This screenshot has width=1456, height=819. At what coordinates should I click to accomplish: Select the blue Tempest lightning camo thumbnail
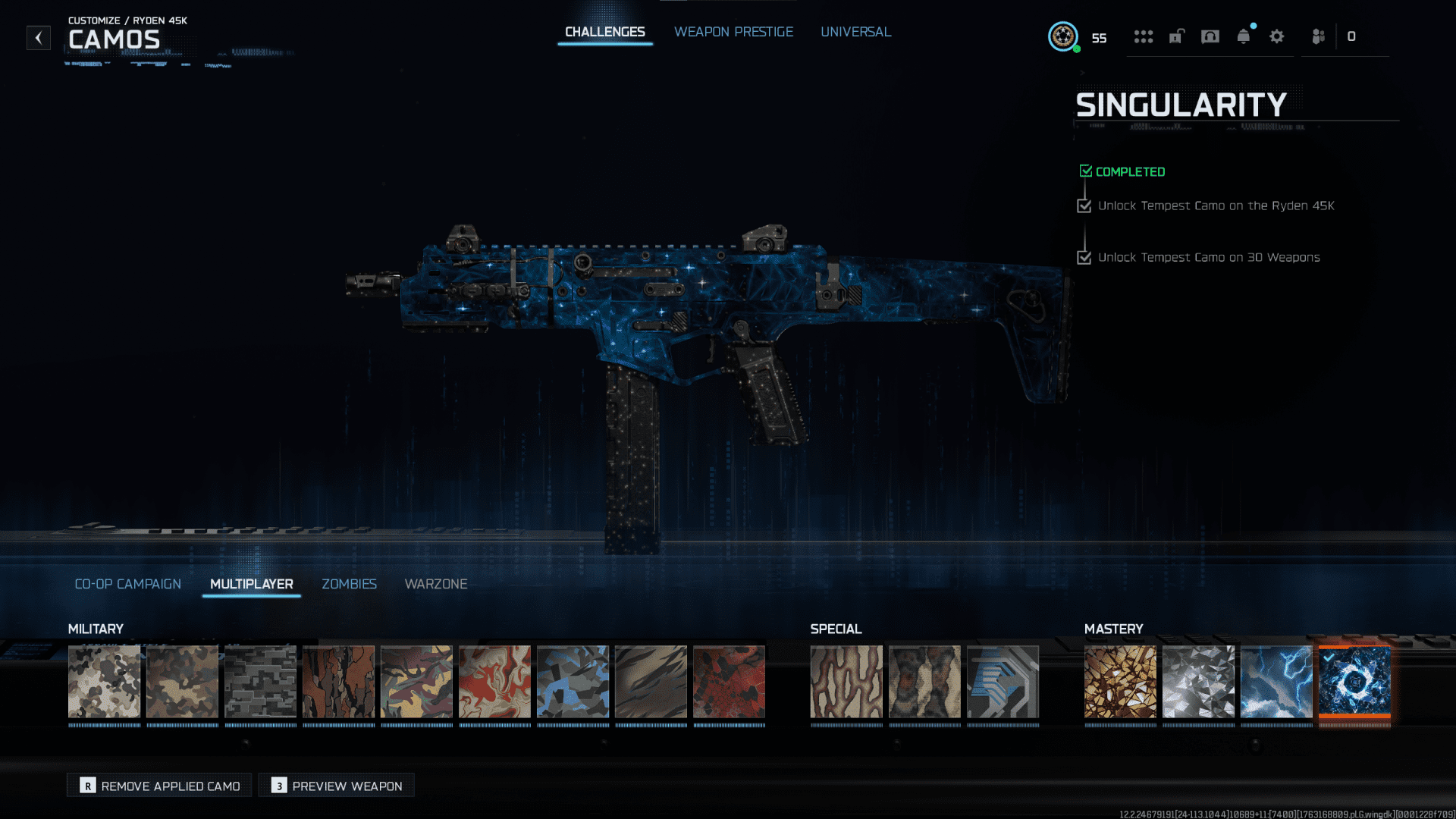(1276, 682)
